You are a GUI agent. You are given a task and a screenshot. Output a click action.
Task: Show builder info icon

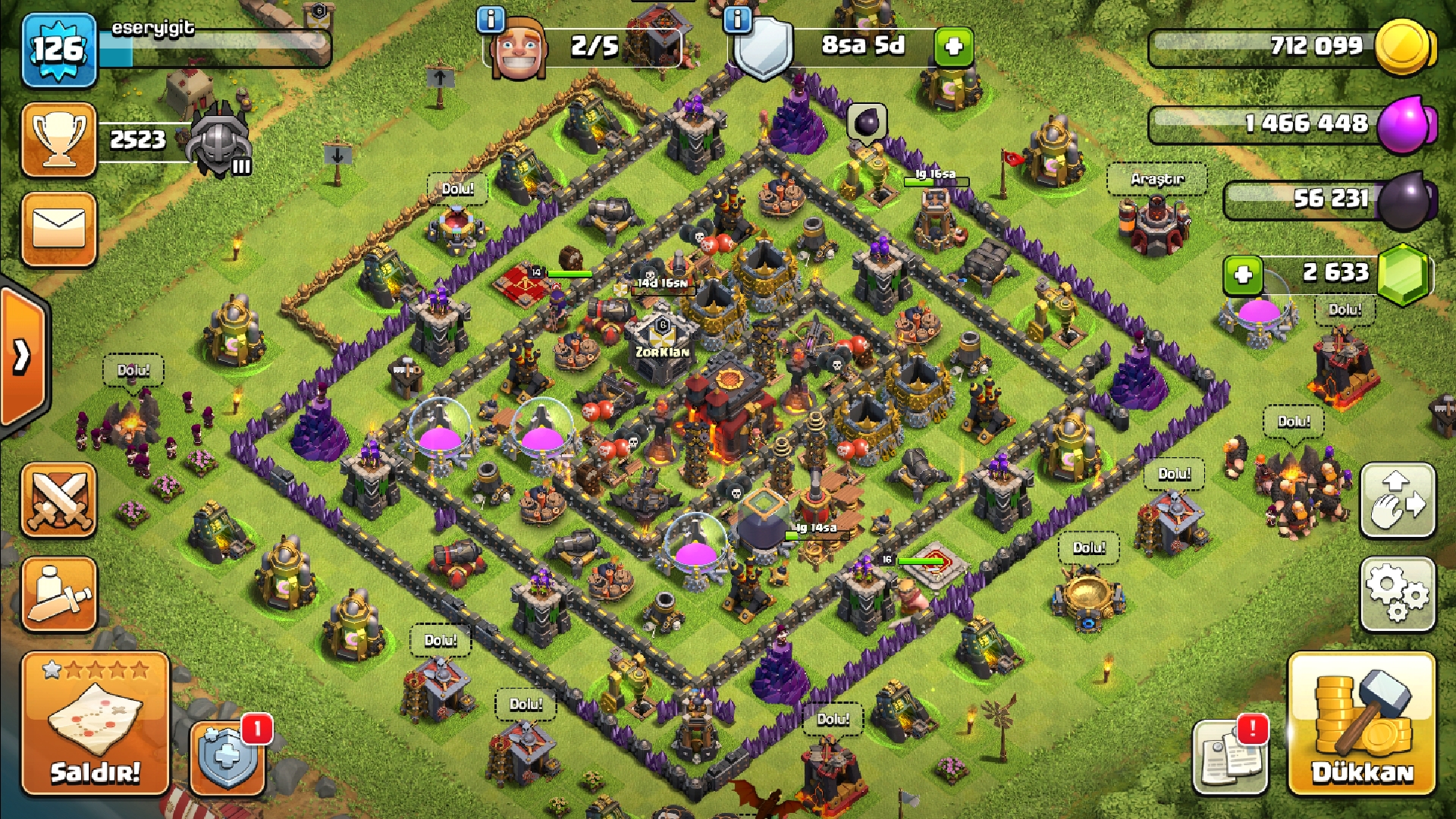pos(491,20)
